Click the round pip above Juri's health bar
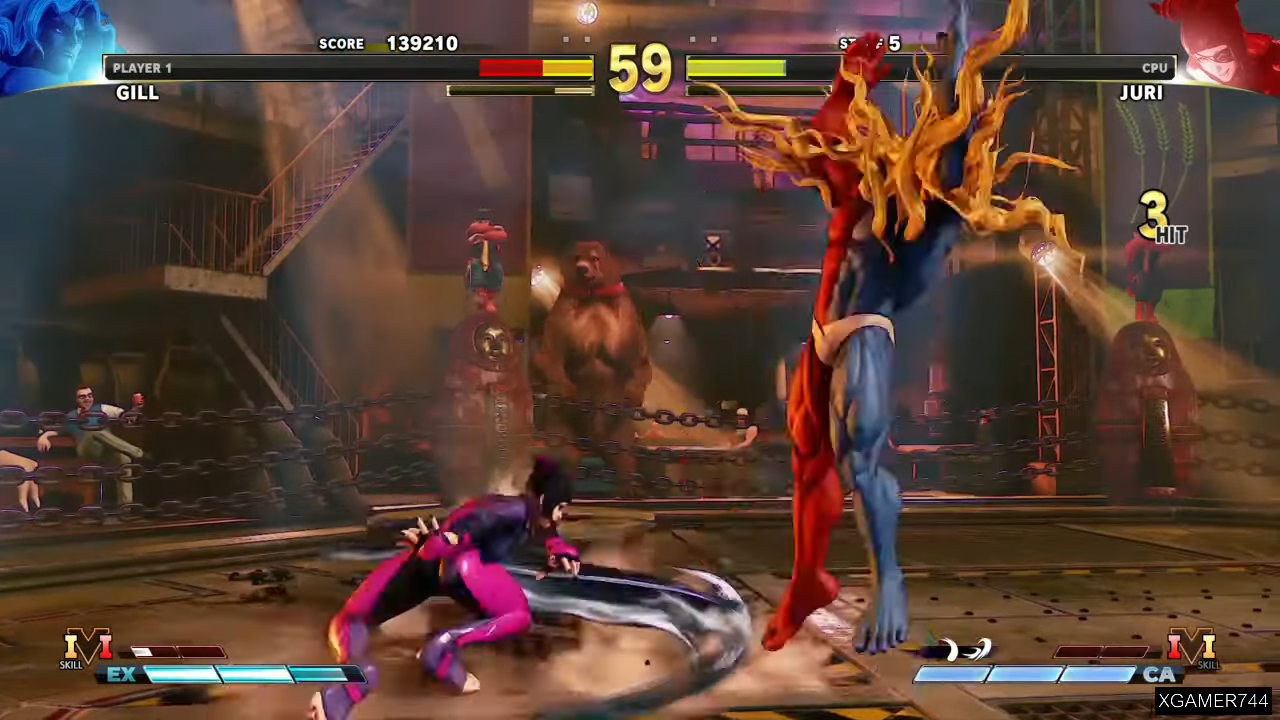This screenshot has width=1280, height=720. pos(692,40)
